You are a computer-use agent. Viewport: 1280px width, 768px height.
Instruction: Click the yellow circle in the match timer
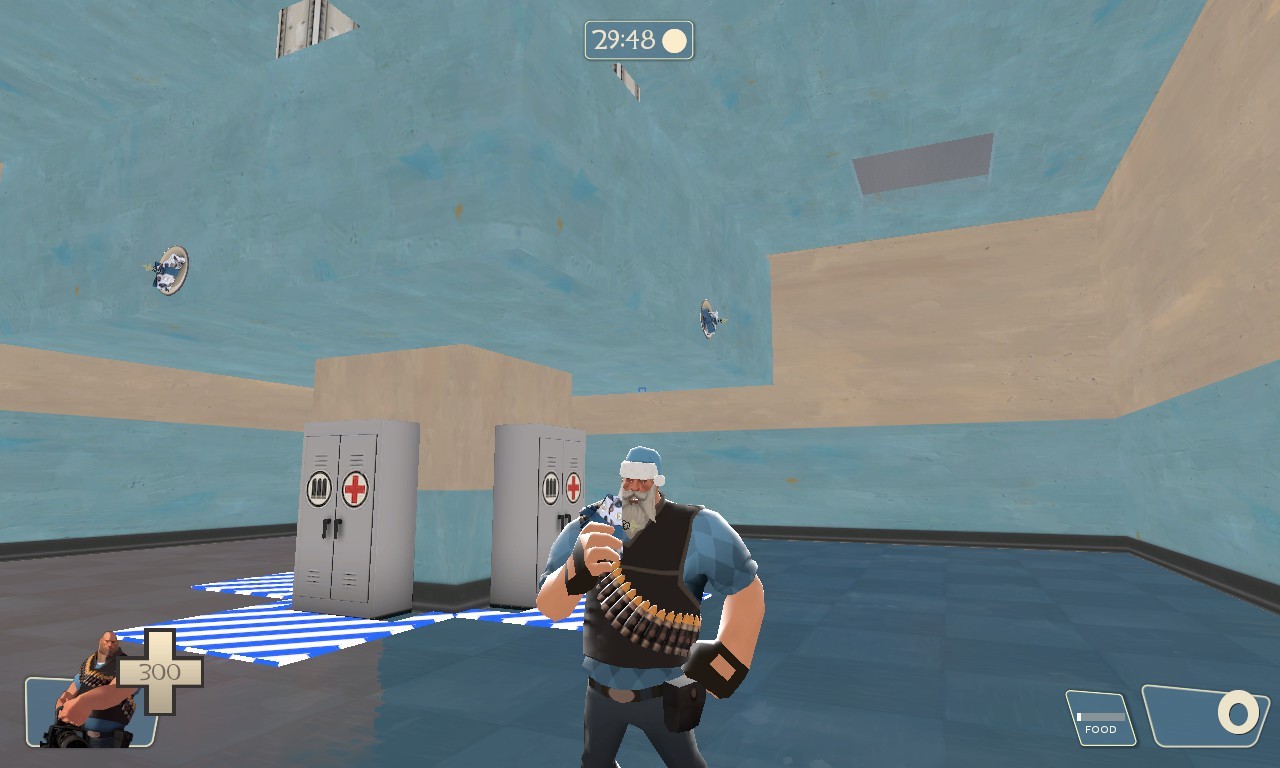(x=676, y=39)
